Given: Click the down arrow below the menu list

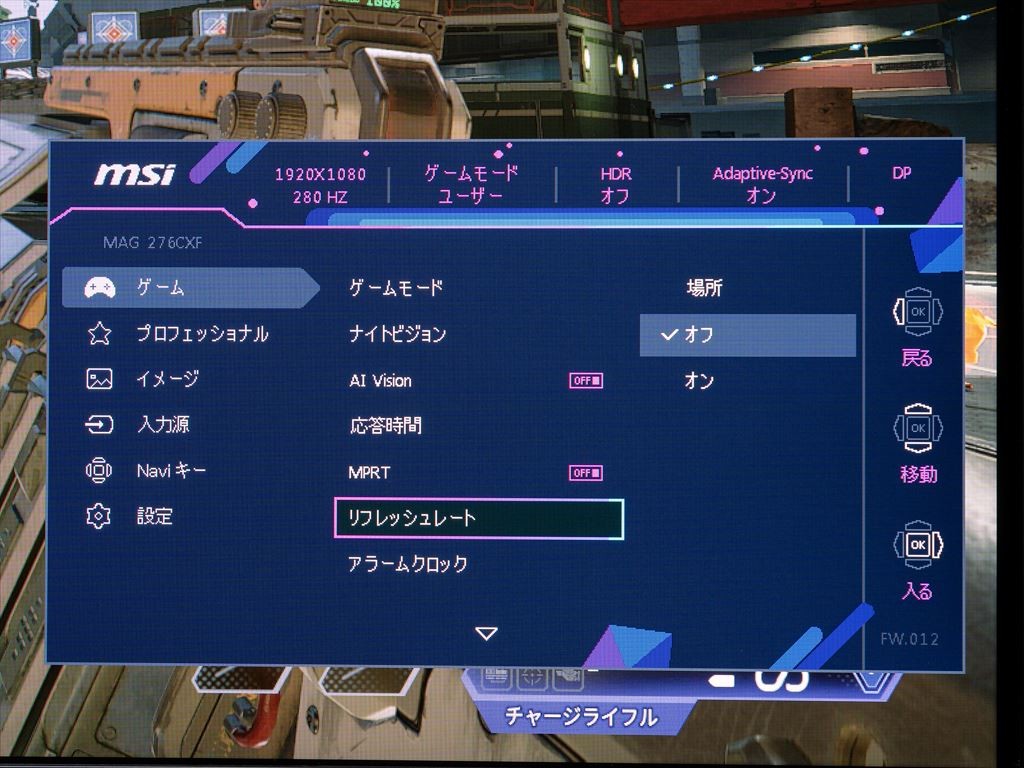Looking at the screenshot, I should pyautogui.click(x=486, y=633).
